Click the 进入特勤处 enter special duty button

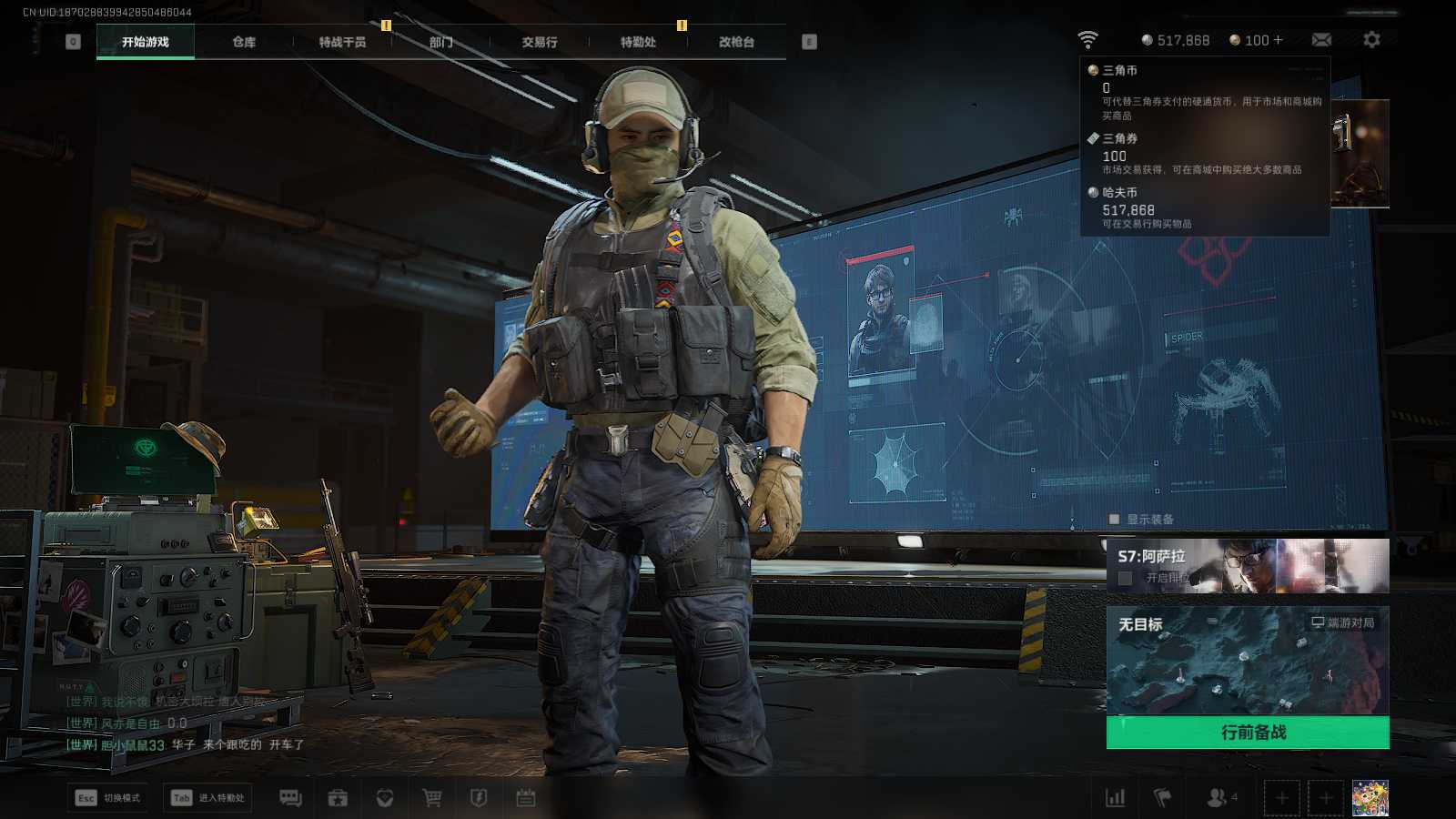pos(208,798)
